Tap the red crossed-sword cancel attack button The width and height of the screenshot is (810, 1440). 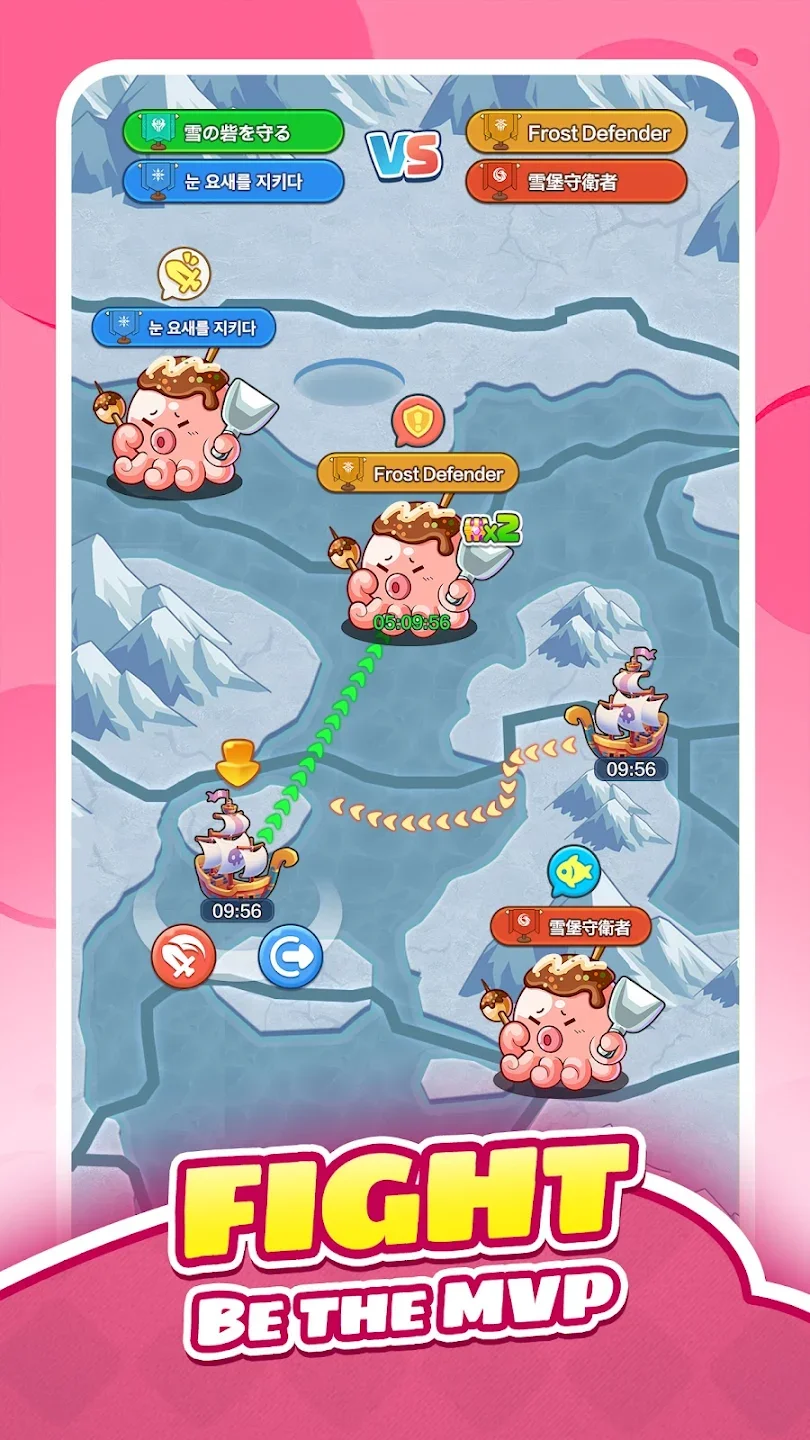[x=184, y=956]
